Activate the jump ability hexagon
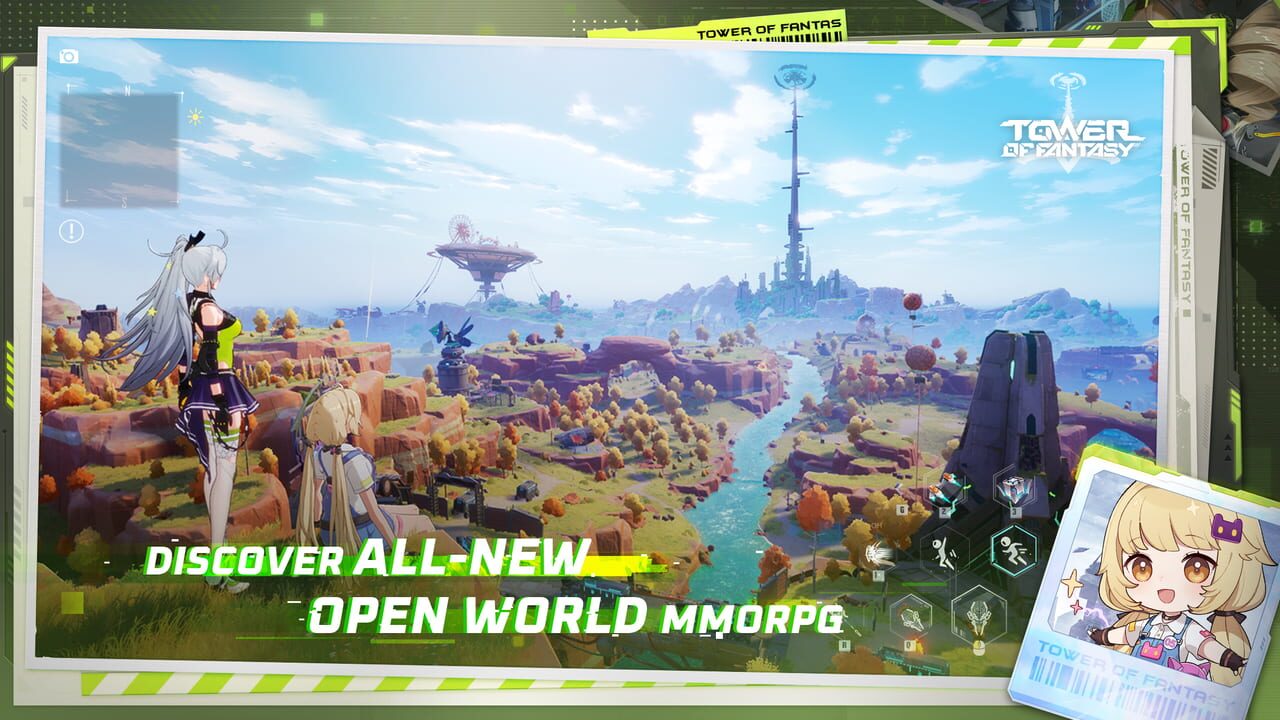This screenshot has height=720, width=1280. 943,553
